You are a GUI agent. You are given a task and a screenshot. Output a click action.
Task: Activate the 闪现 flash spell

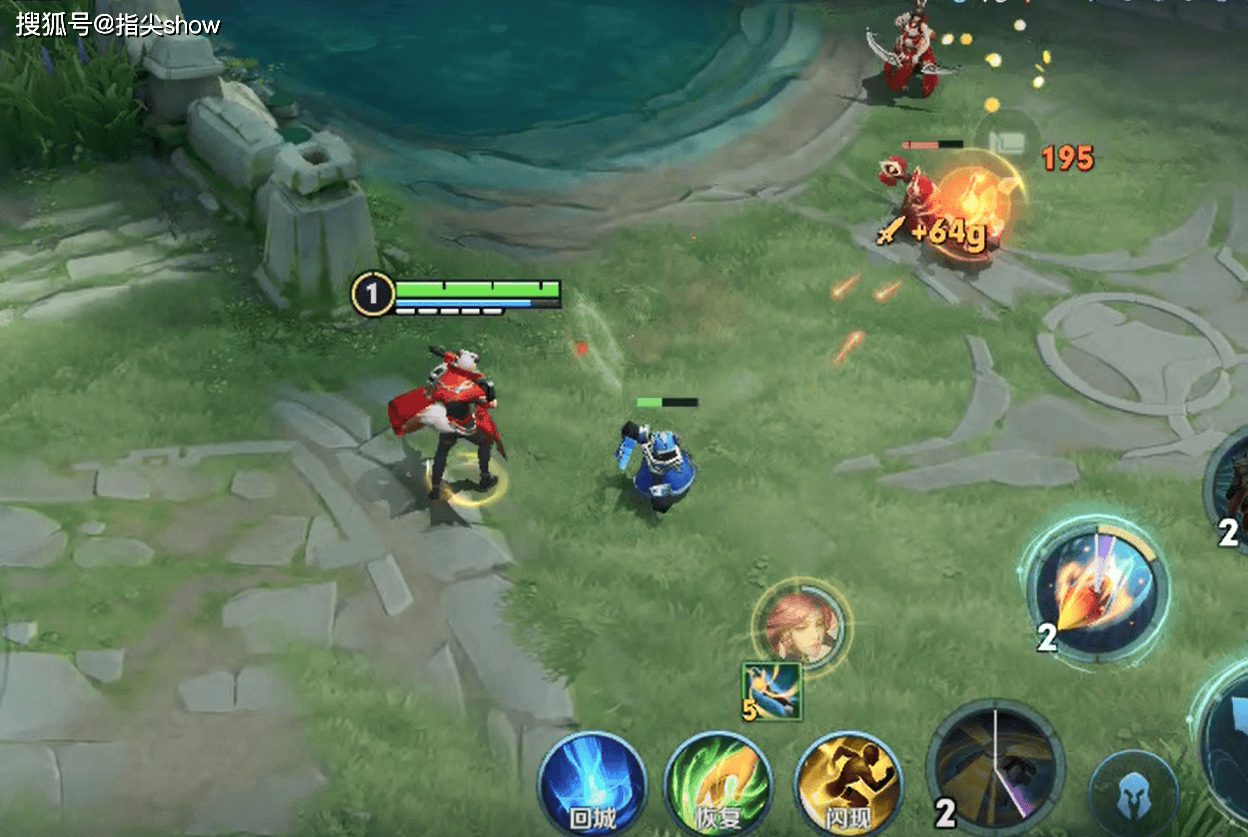pos(848,785)
